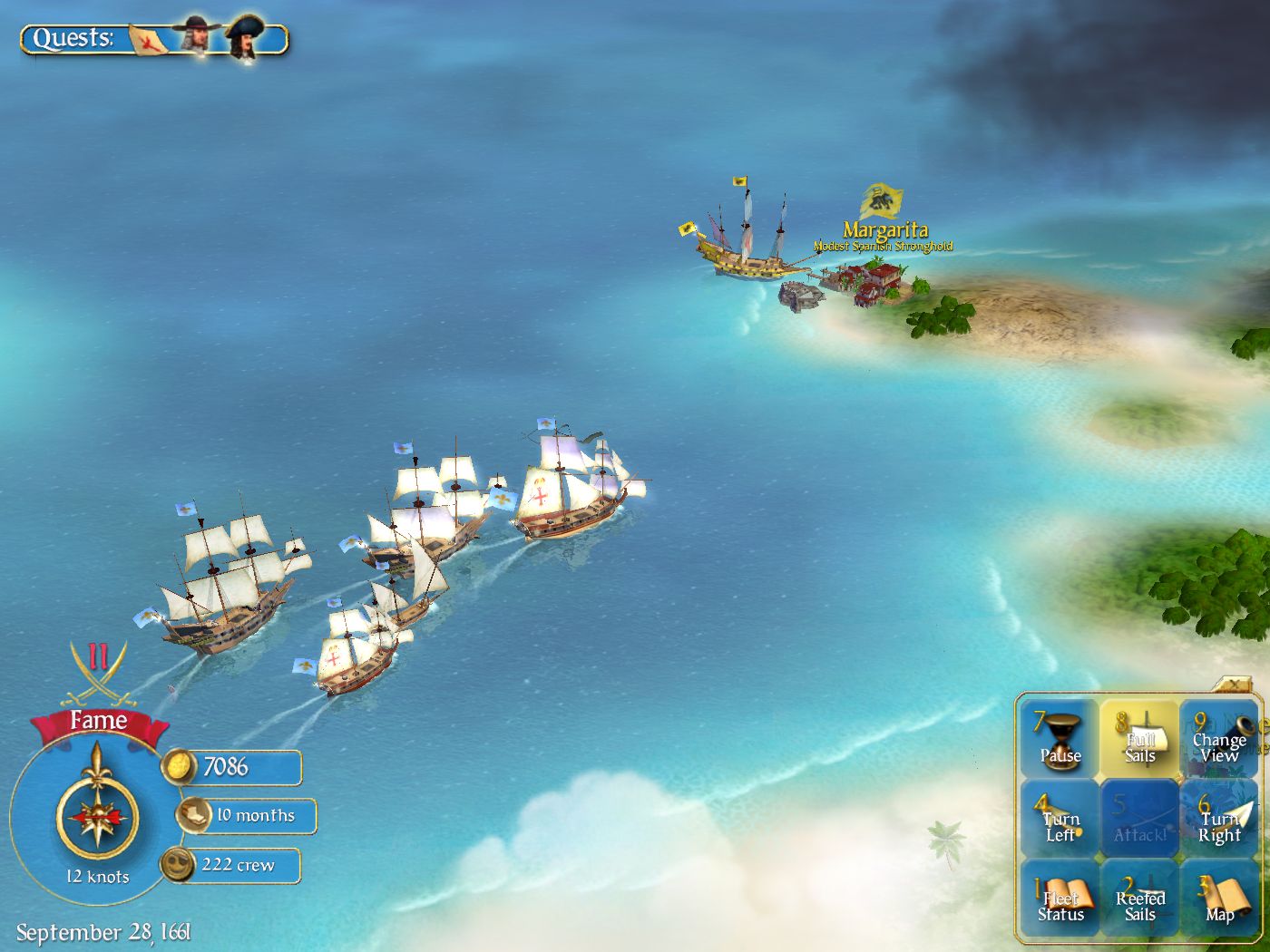Steer with the Turn Right button

point(1219,821)
